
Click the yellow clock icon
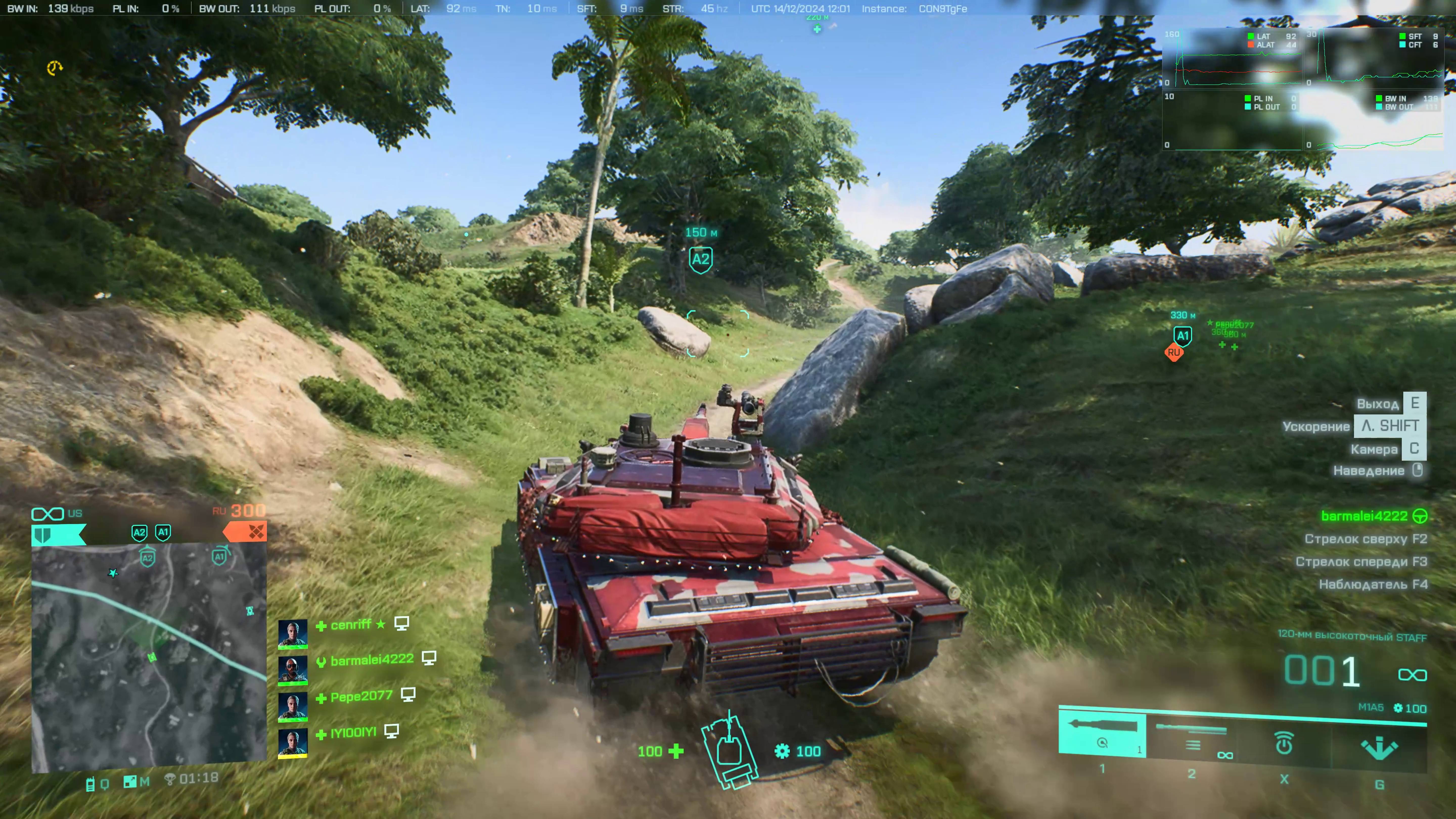(x=54, y=68)
